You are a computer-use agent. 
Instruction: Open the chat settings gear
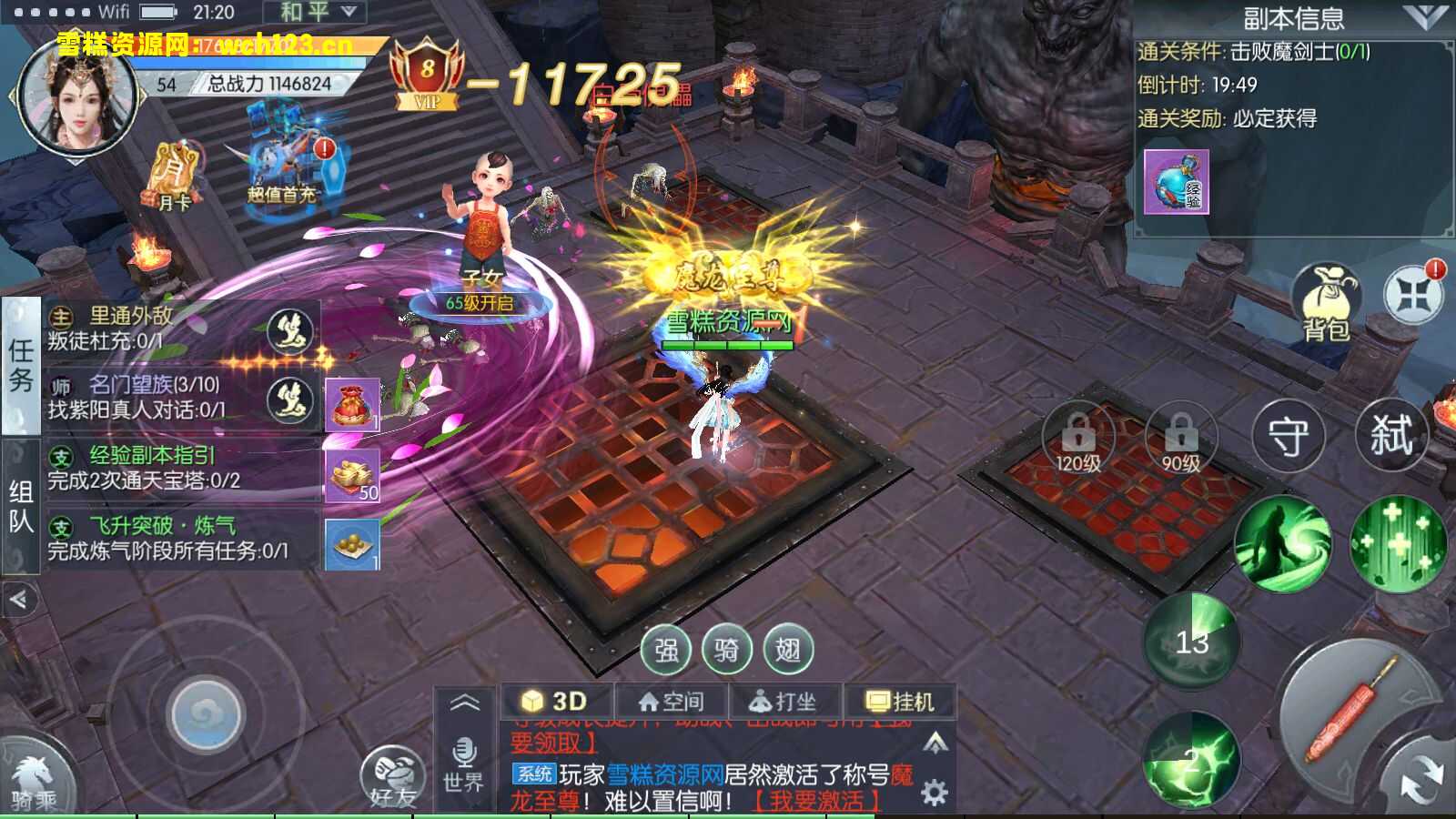click(x=935, y=792)
